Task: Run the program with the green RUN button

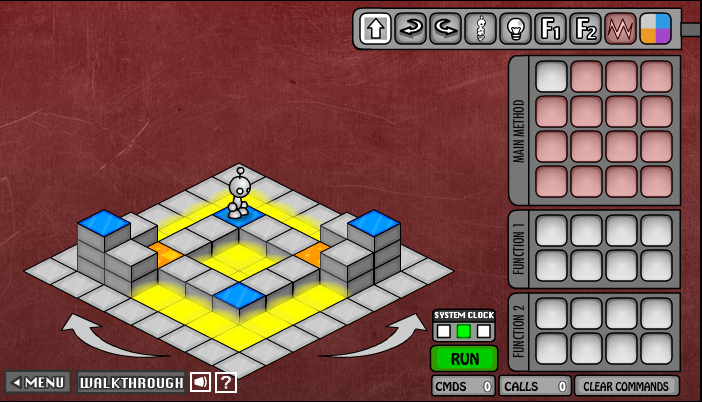Action: click(x=463, y=358)
